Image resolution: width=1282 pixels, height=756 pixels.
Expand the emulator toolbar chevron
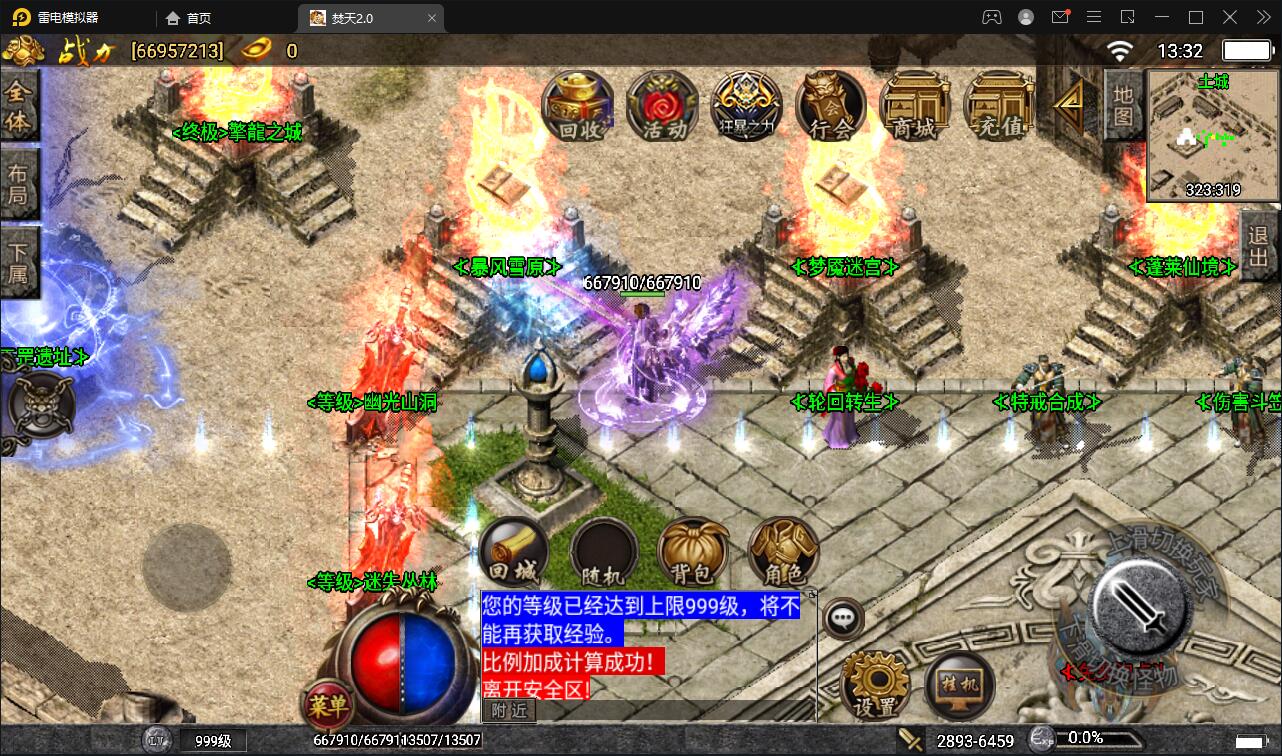pos(1262,17)
